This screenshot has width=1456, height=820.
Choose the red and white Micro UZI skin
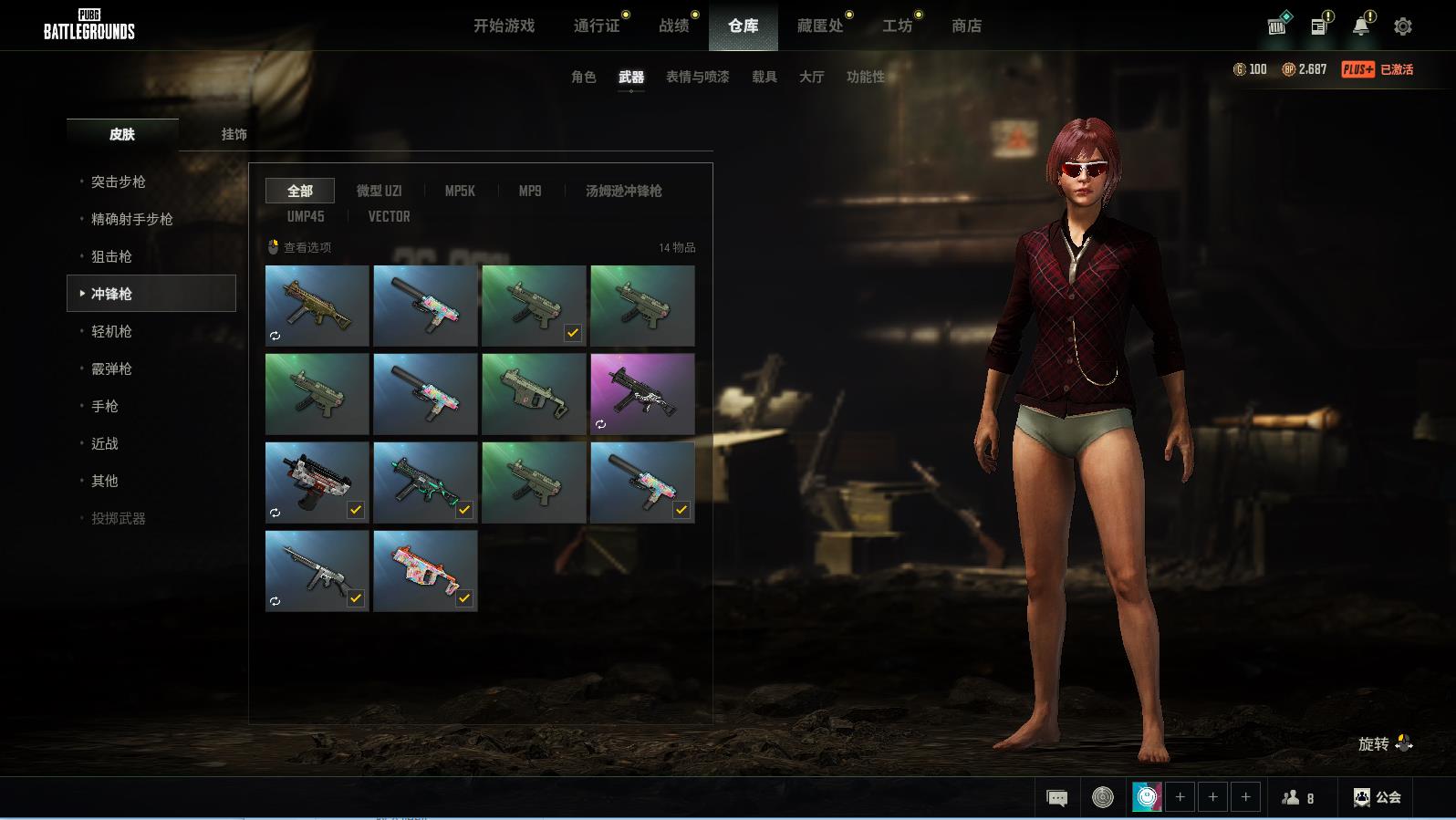[317, 483]
